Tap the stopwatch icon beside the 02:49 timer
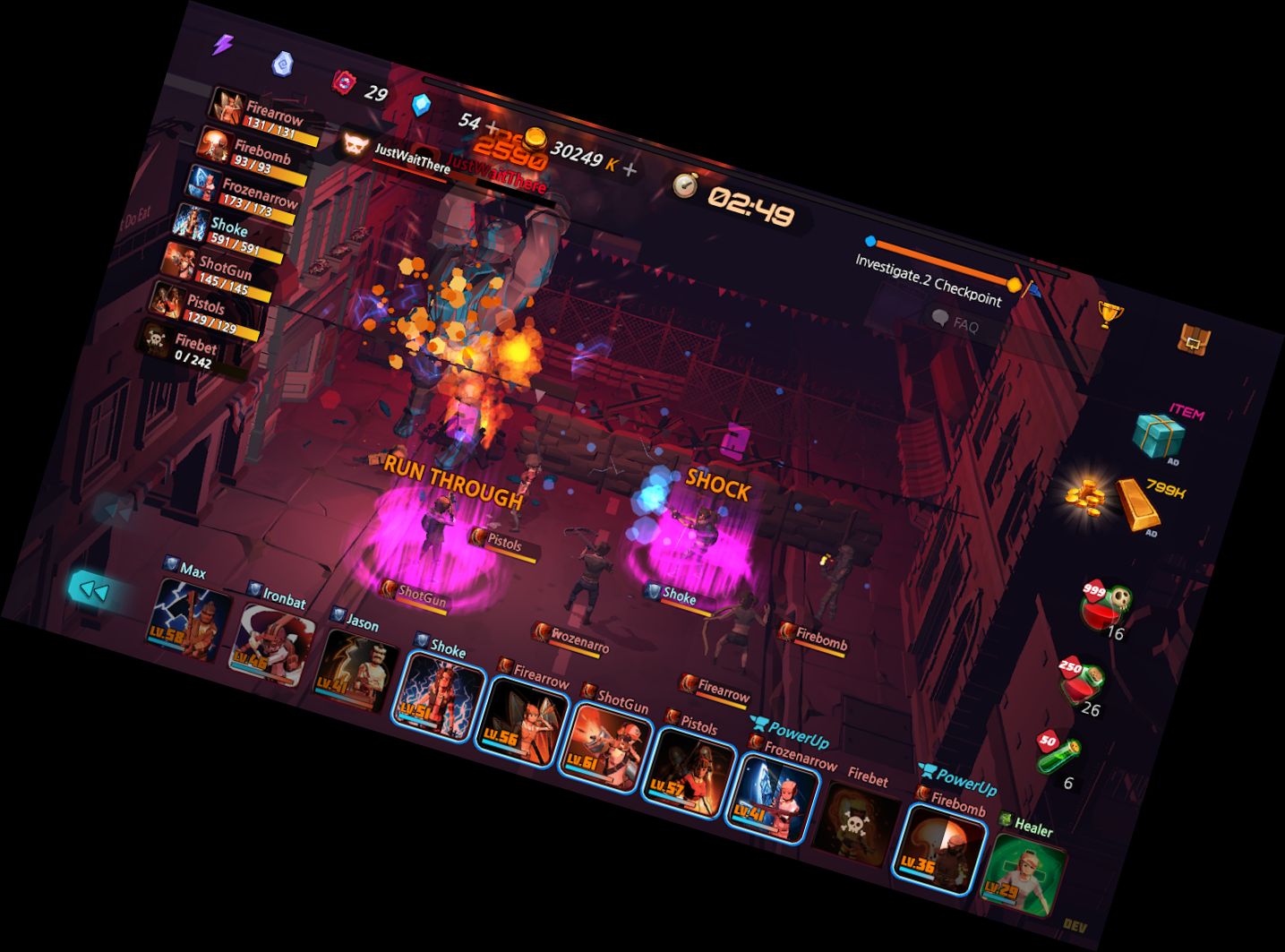Screen dimensions: 1285x952 click(x=685, y=185)
